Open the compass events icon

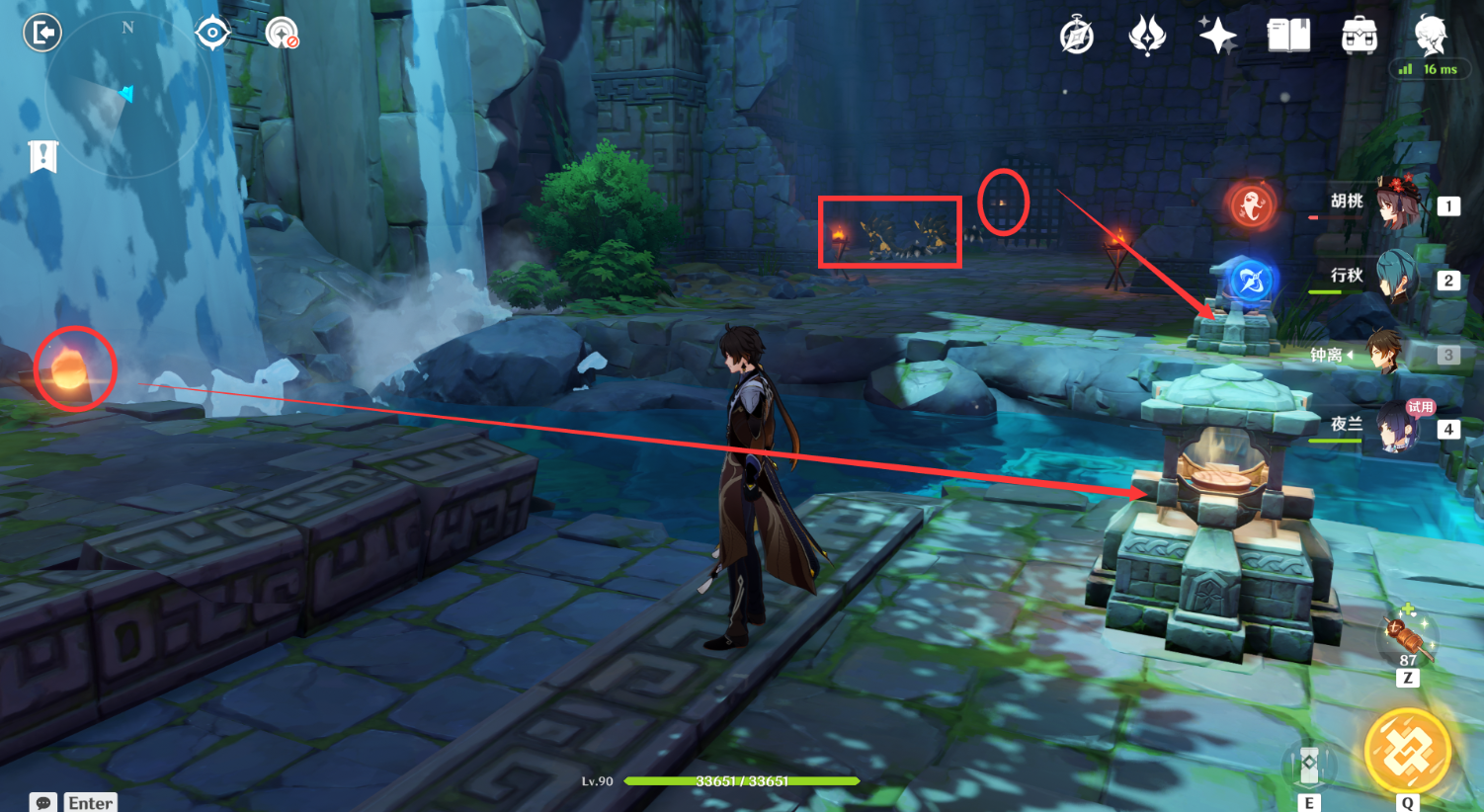(x=1076, y=37)
